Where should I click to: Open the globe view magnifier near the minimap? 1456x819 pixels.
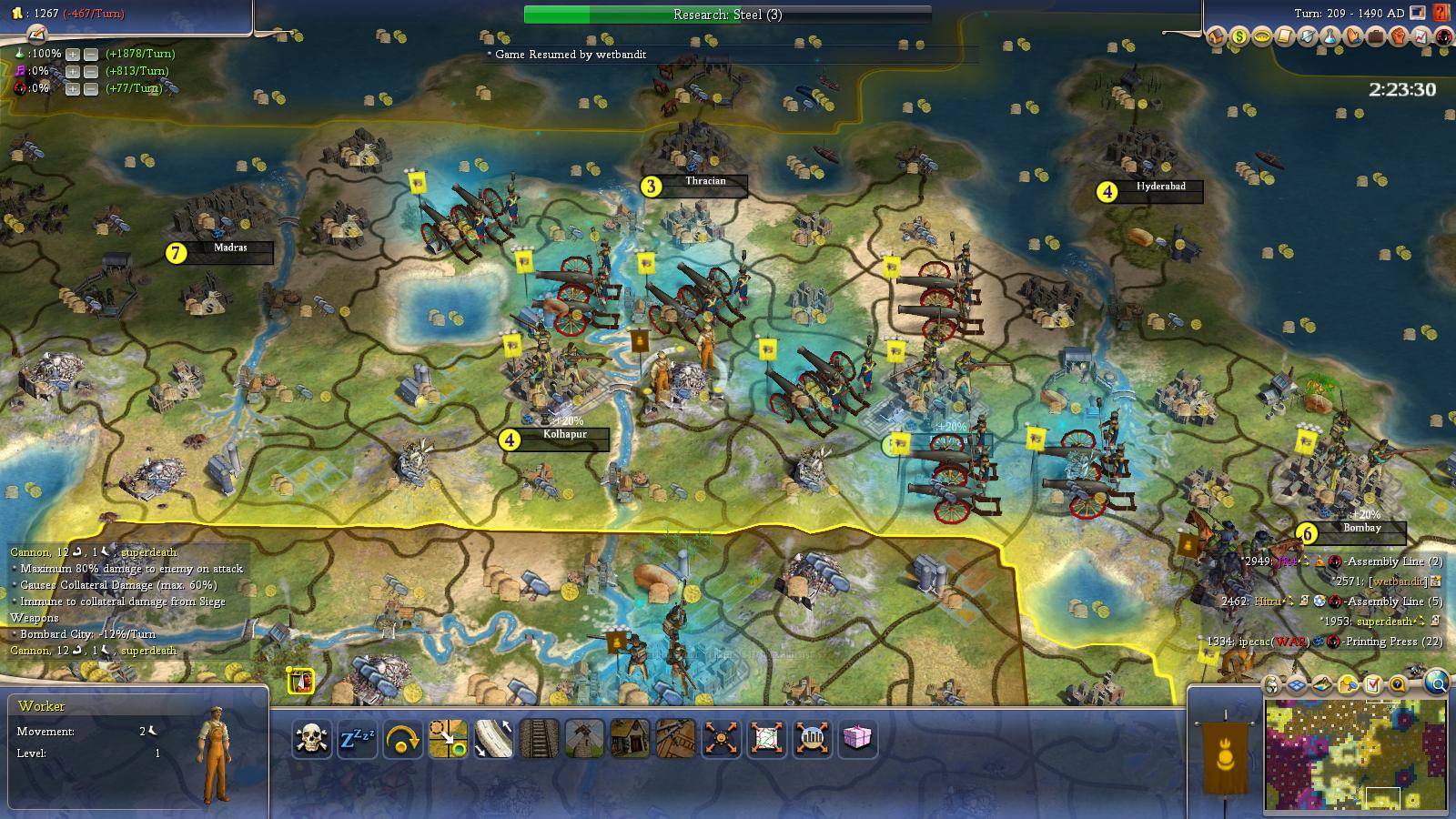tap(1436, 684)
